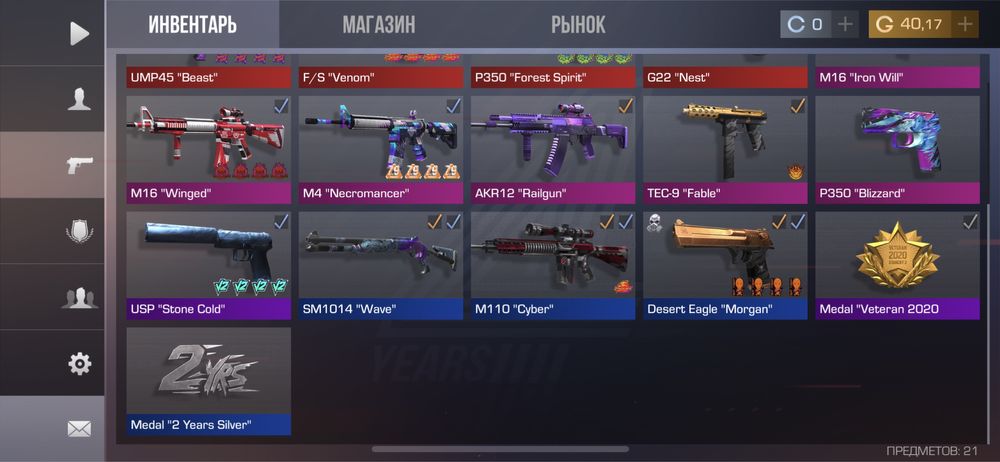This screenshot has height=462, width=1000.
Task: Open the mail envelope icon
Action: (x=79, y=428)
